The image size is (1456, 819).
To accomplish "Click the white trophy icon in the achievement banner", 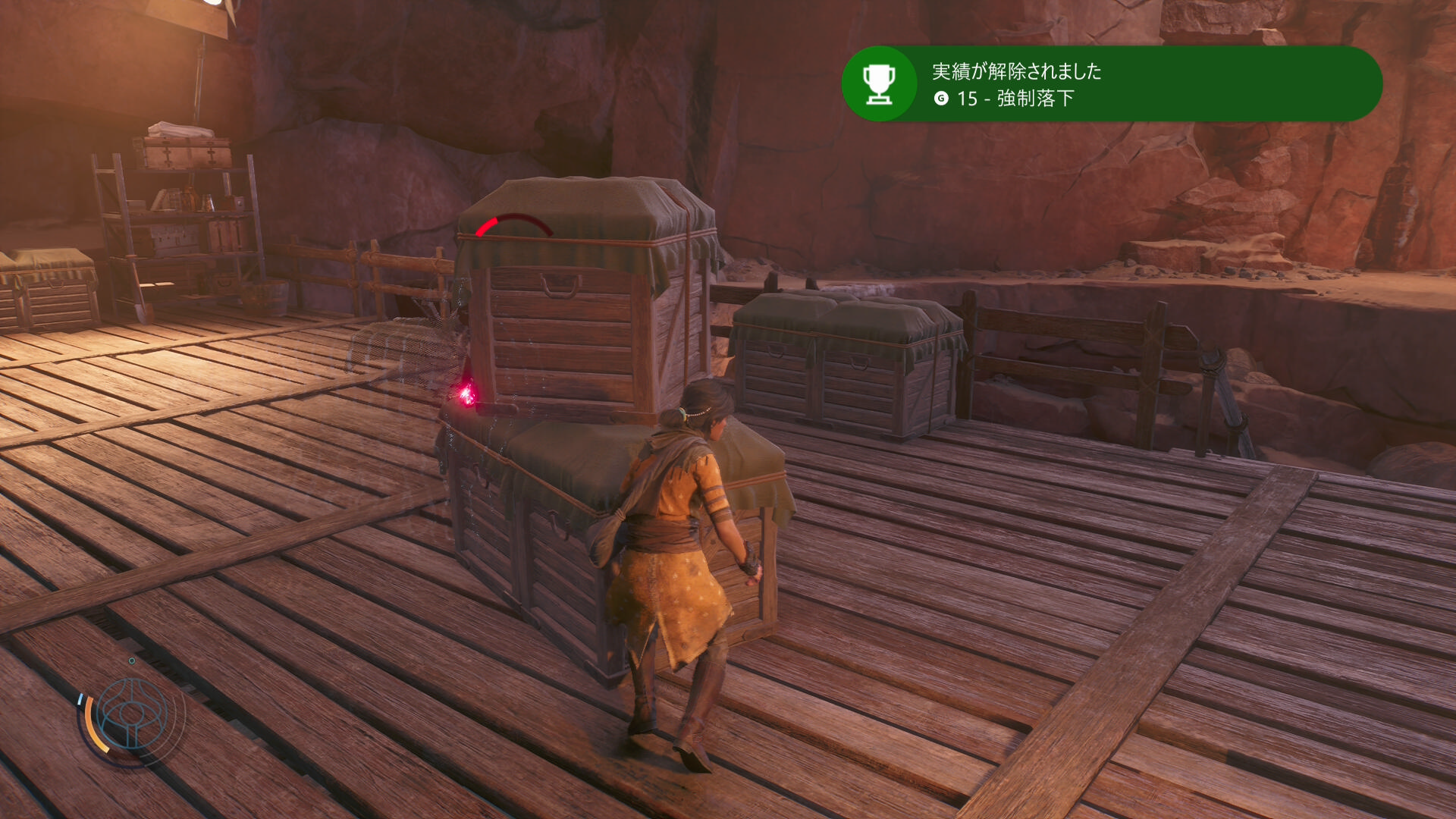I will pyautogui.click(x=879, y=84).
